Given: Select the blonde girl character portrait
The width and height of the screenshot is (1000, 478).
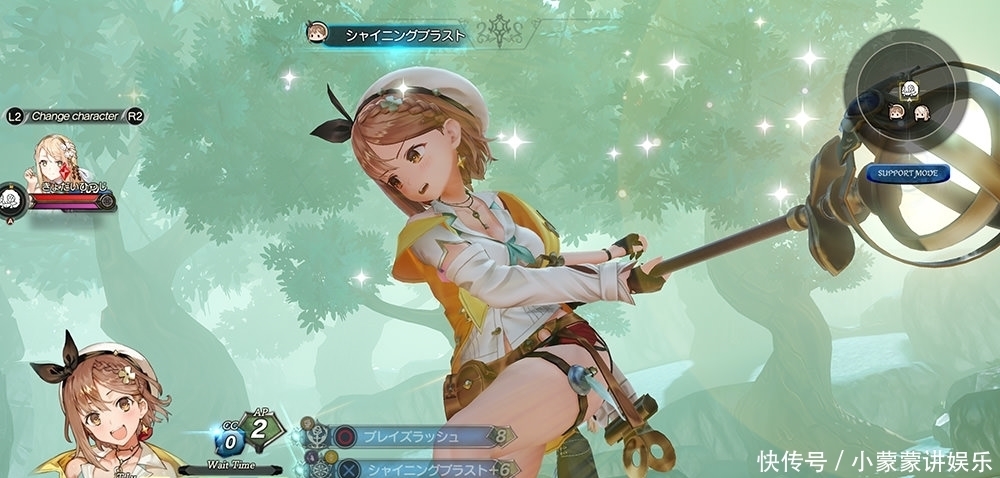Looking at the screenshot, I should point(58,159).
